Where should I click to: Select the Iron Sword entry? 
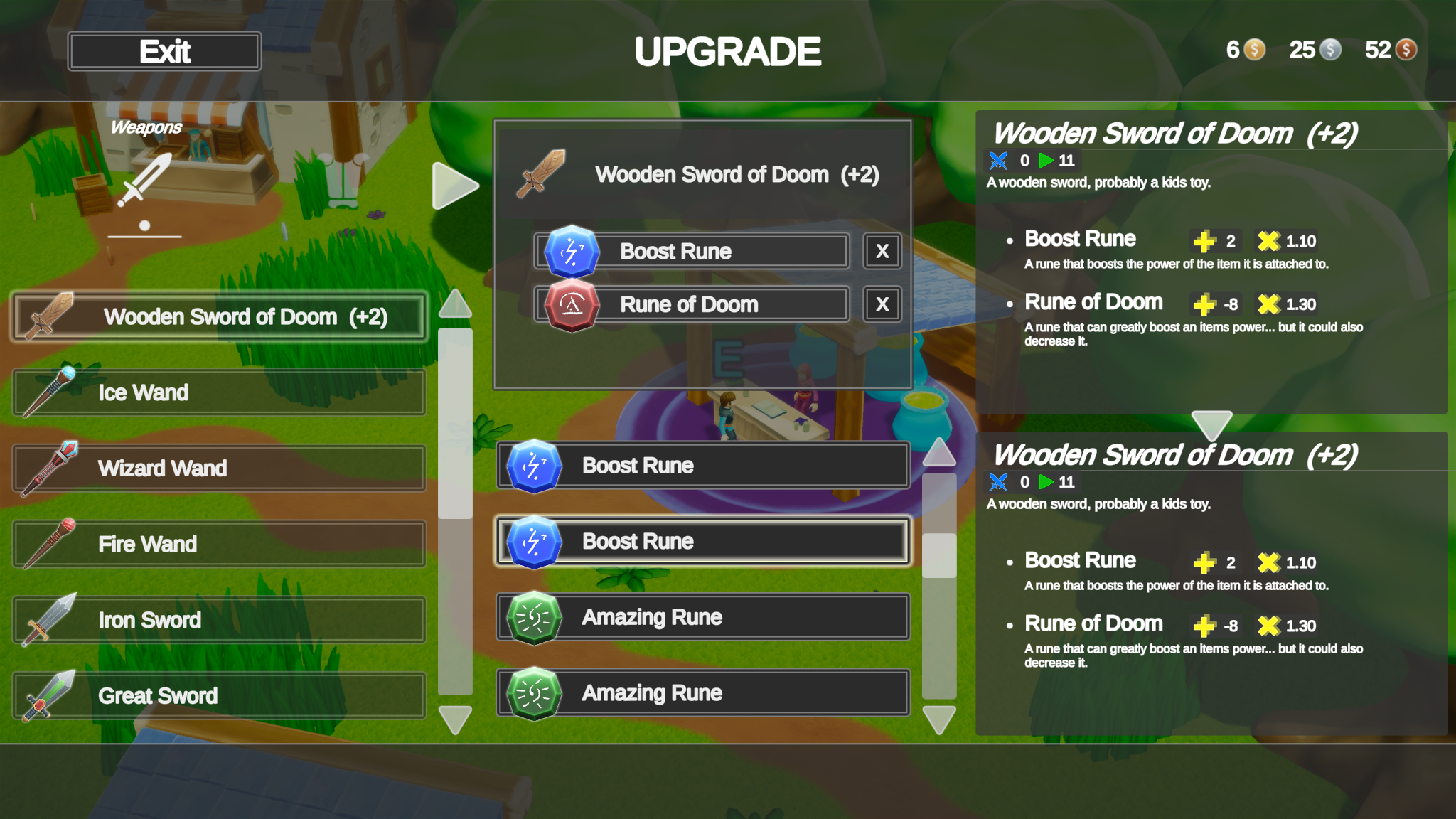coord(218,619)
